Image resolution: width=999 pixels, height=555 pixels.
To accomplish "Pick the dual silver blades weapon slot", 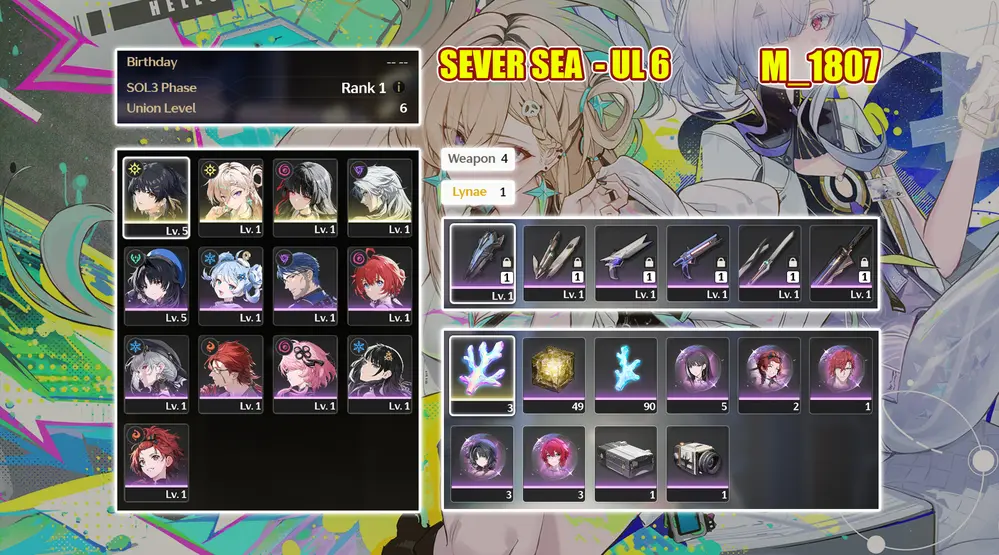I will click(x=554, y=262).
